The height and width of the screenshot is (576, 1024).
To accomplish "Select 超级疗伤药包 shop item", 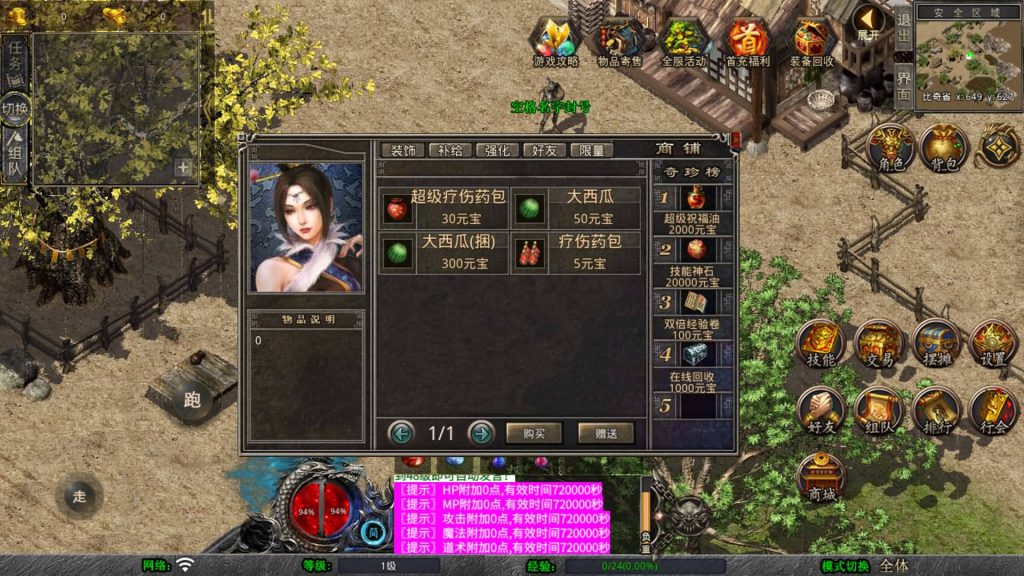I will [444, 206].
